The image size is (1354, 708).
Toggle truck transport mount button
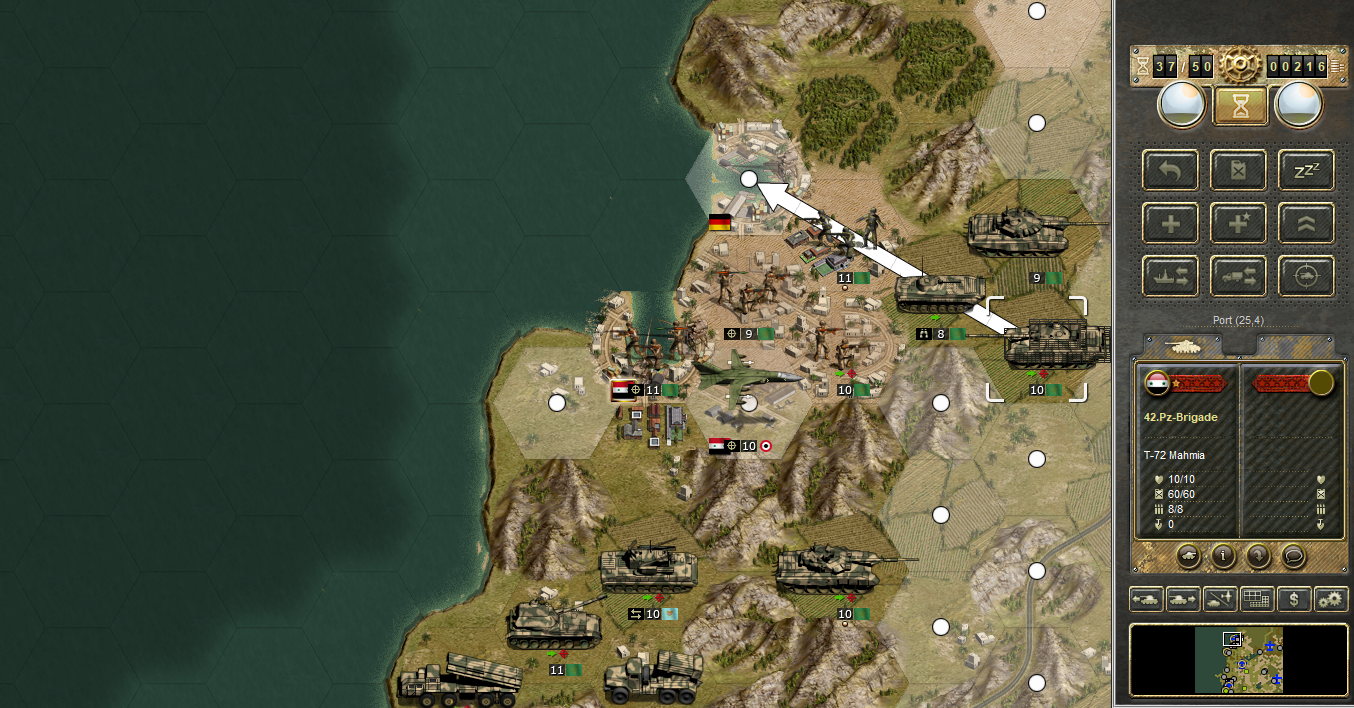[1238, 276]
